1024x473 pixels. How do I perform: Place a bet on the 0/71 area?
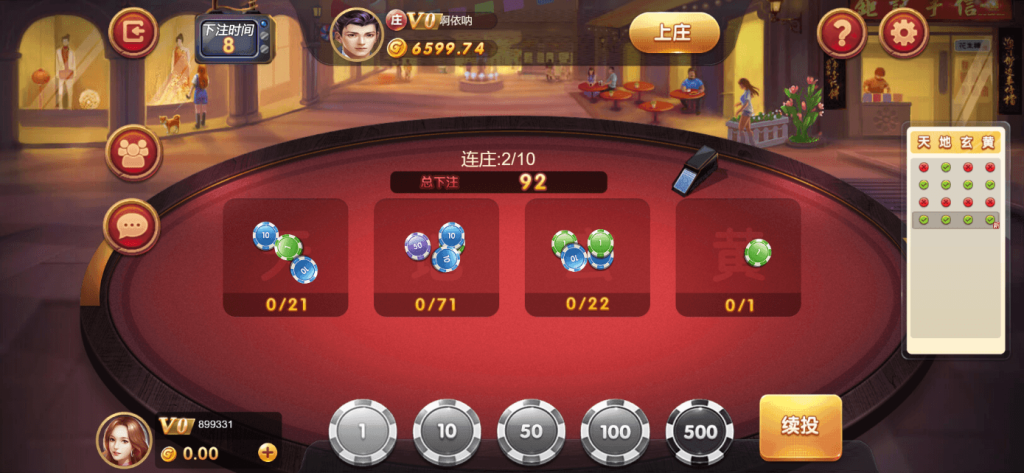tap(436, 256)
